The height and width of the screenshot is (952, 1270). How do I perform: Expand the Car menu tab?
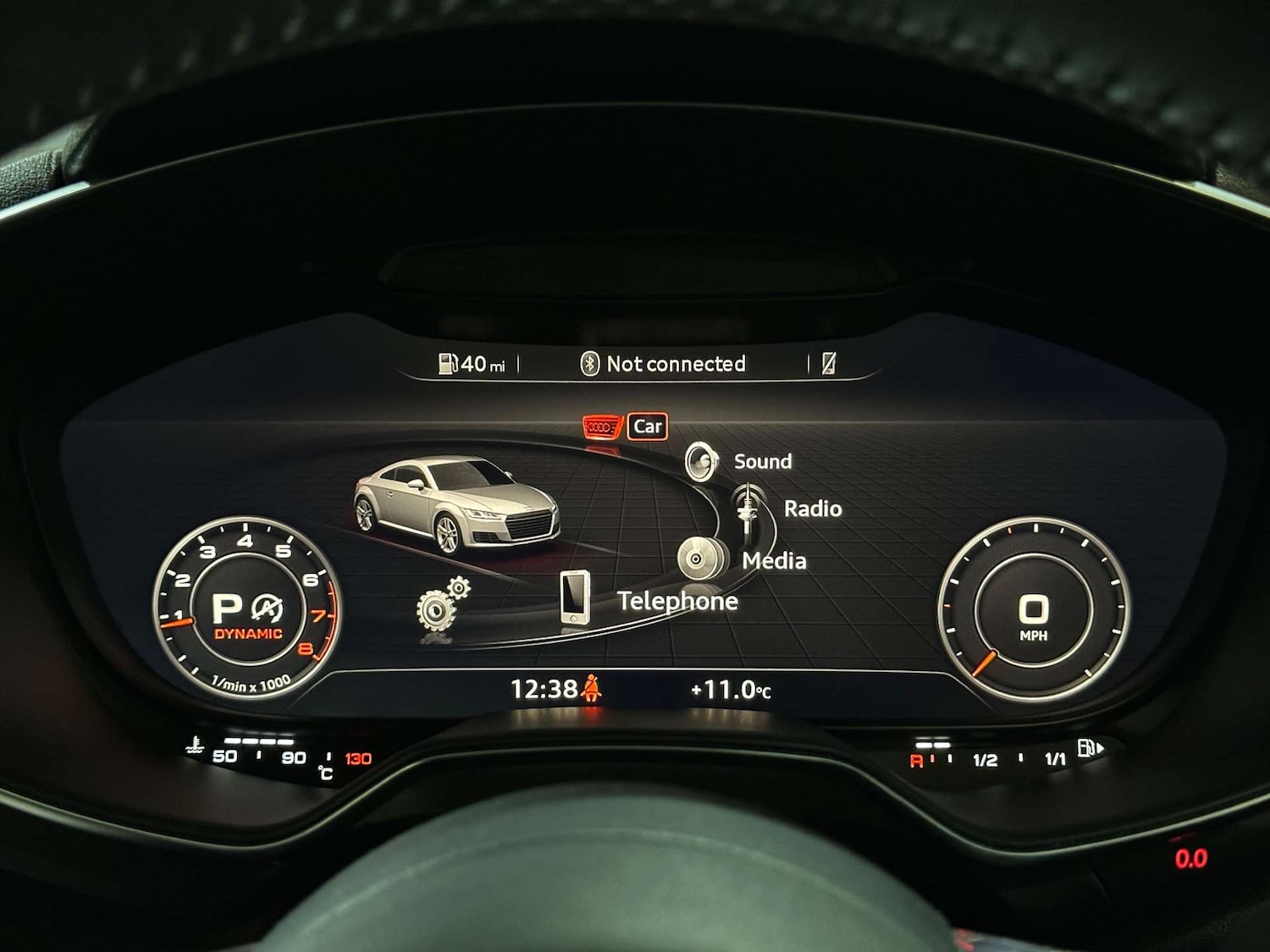pos(647,426)
